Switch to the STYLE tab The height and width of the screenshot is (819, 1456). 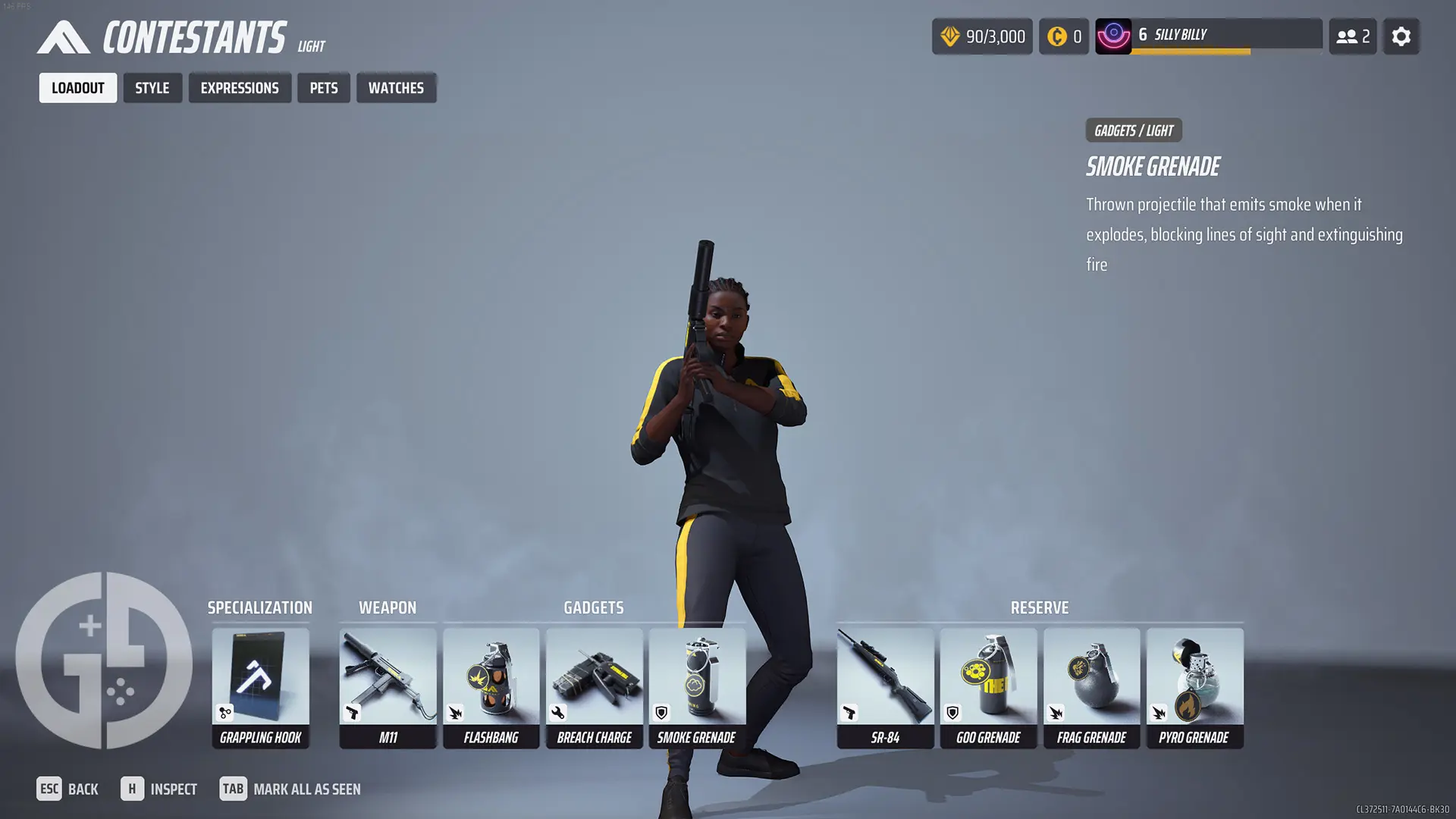coord(152,87)
